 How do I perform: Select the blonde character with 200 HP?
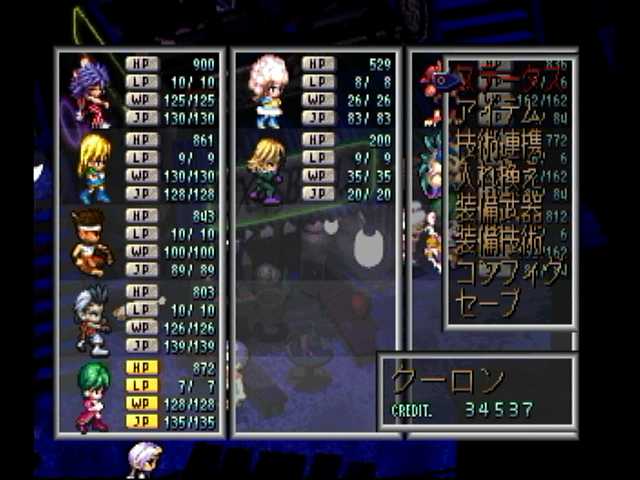pyautogui.click(x=267, y=167)
